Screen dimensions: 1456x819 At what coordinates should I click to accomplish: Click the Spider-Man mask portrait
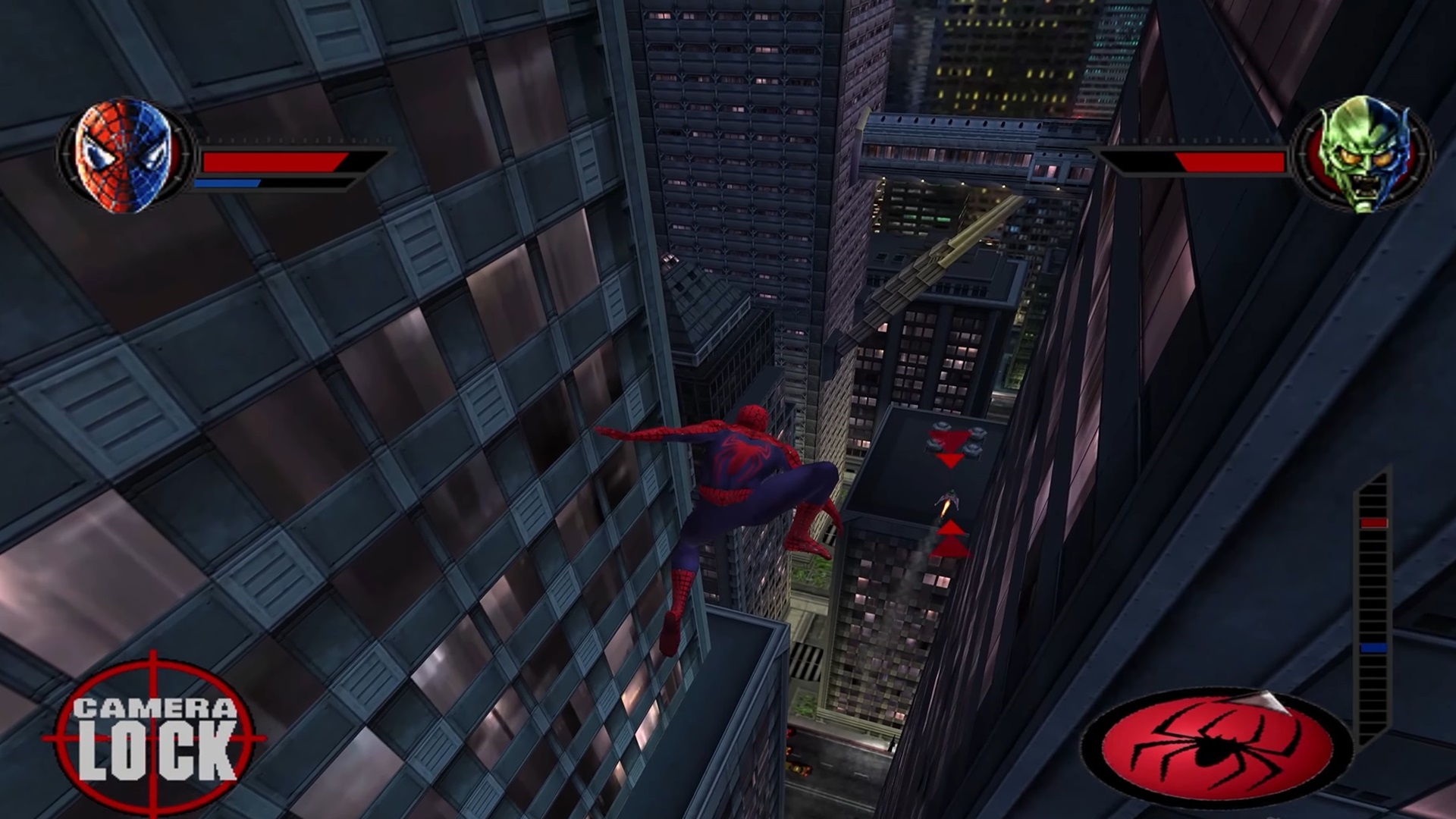(x=124, y=156)
